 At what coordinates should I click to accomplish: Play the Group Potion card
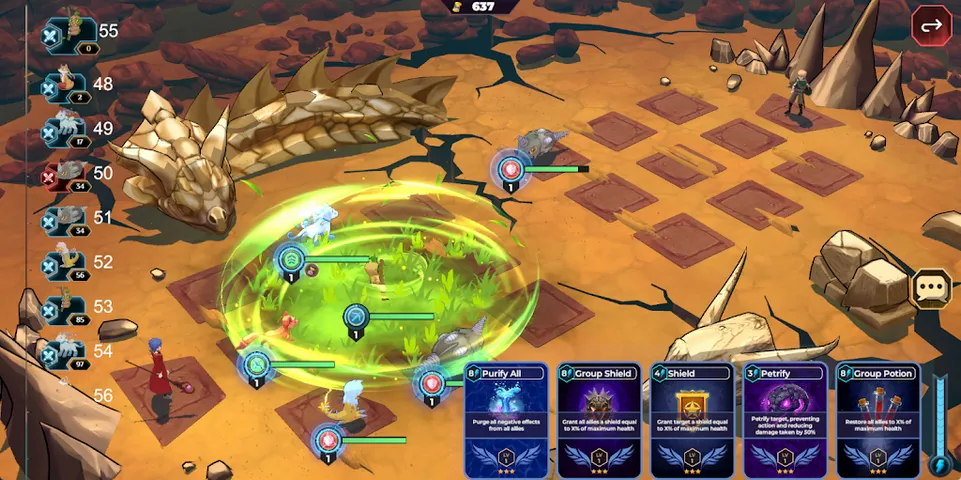876,419
